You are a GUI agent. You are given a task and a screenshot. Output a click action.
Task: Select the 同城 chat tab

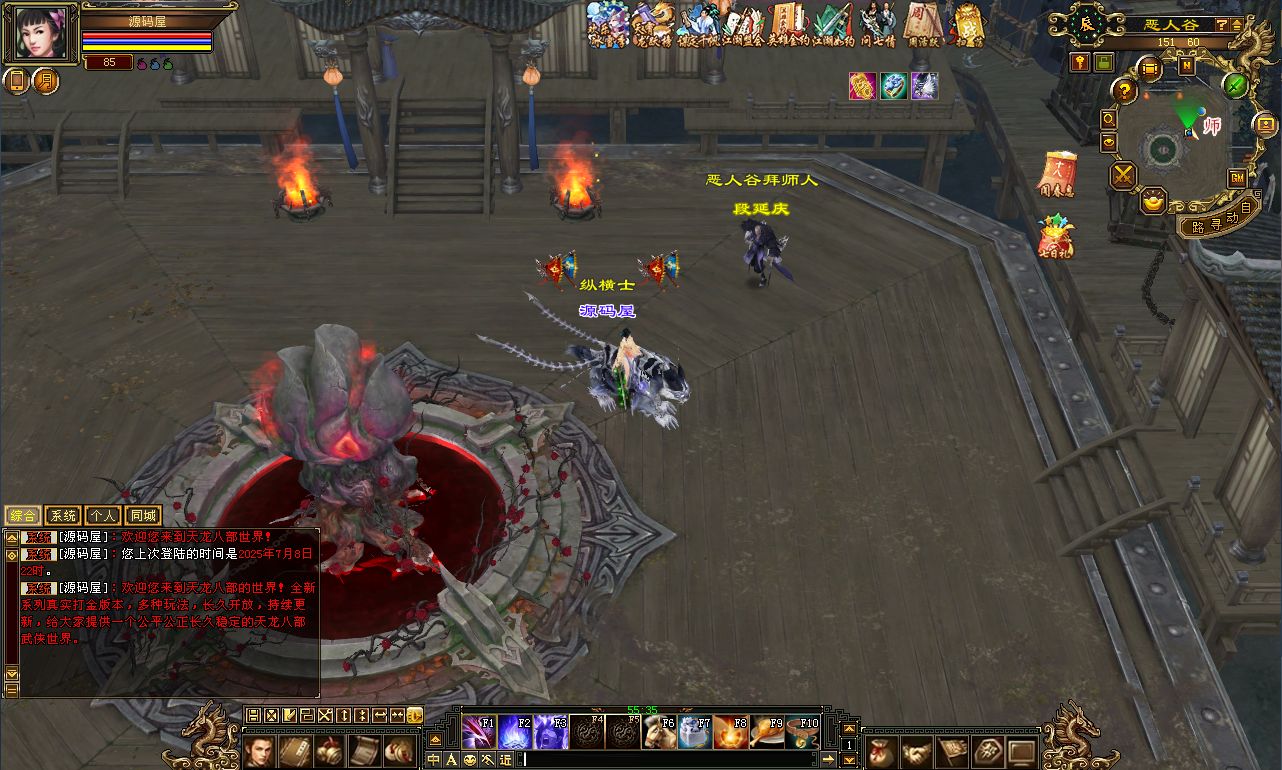tap(143, 516)
